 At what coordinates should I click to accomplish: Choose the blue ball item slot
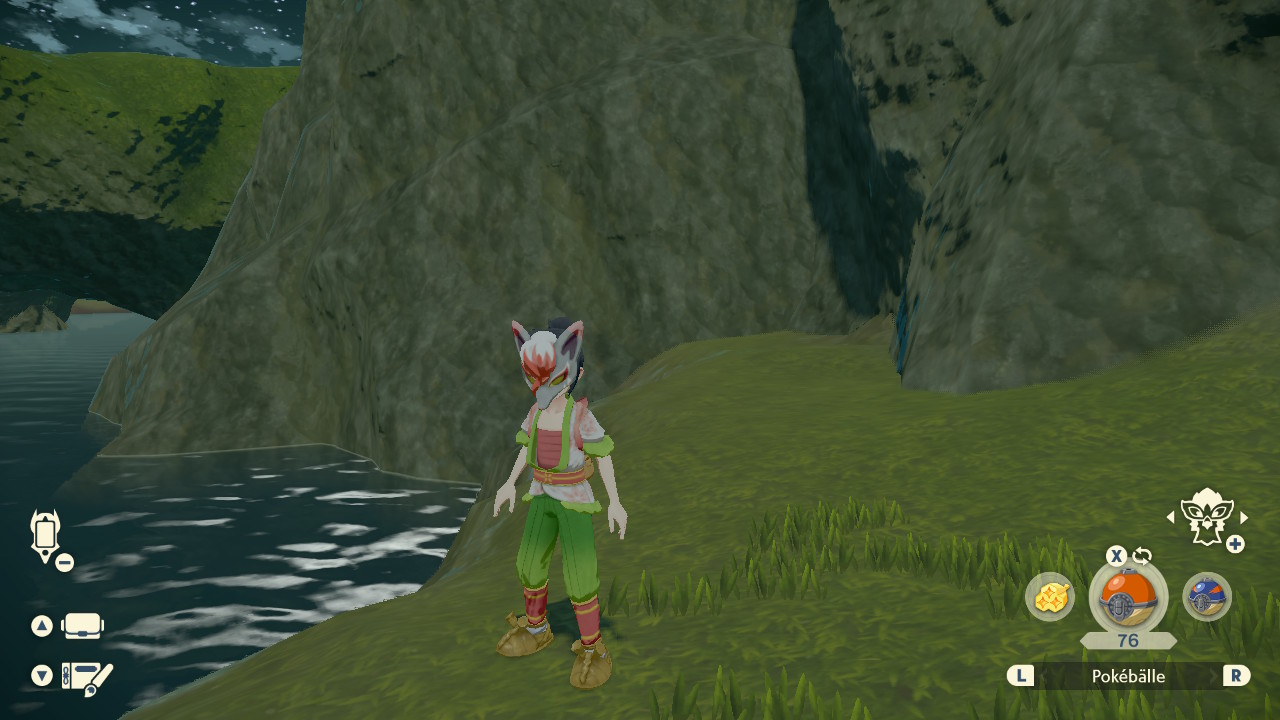click(1206, 597)
